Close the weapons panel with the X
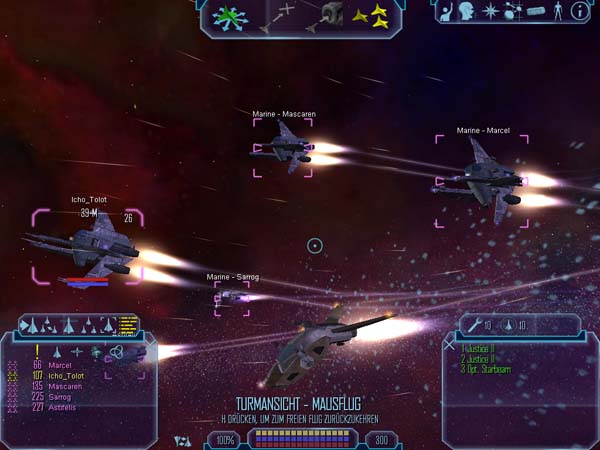Screen dimensions: 600x450 [x=450, y=345]
